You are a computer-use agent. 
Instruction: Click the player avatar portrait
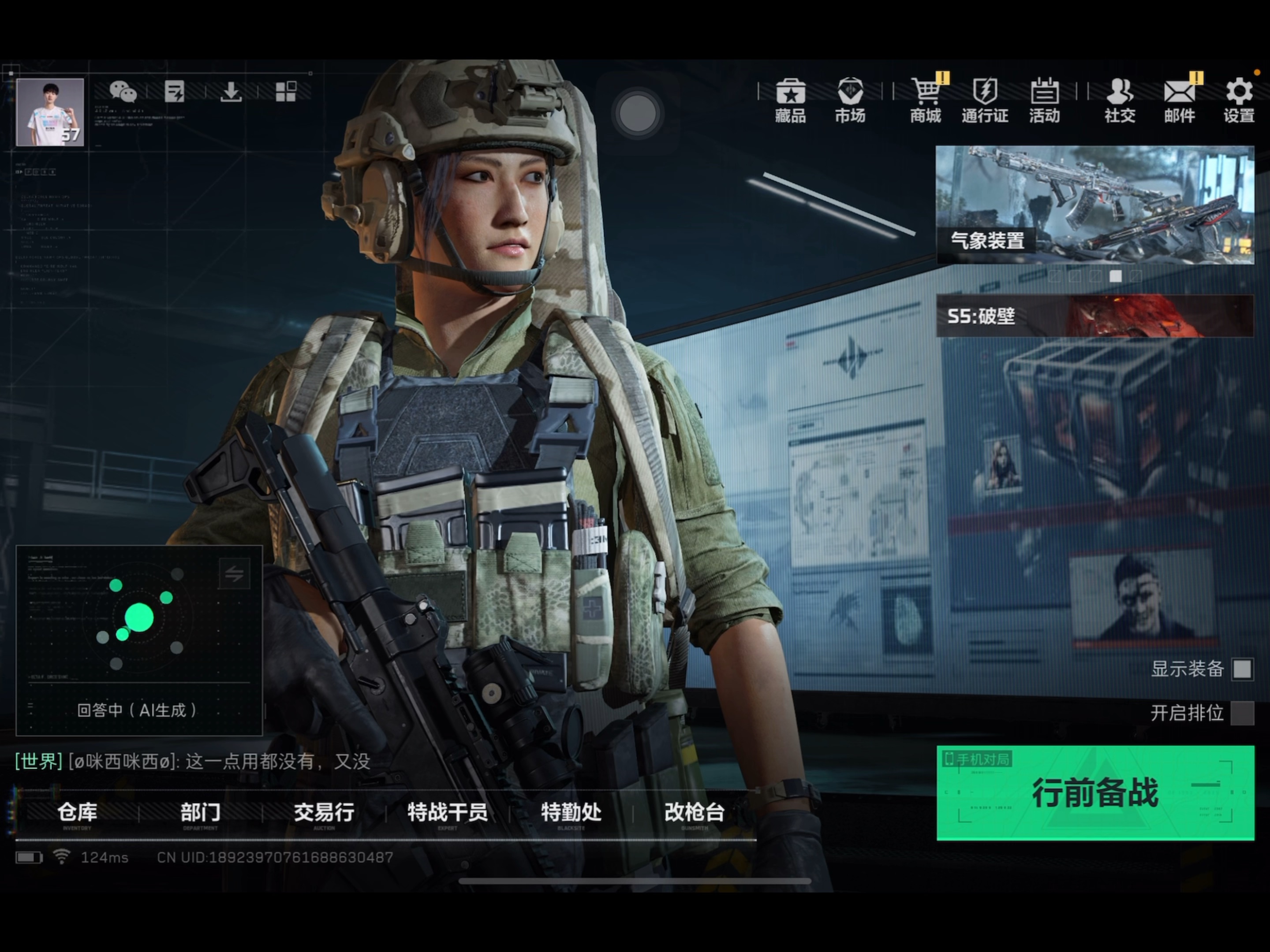tap(50, 112)
